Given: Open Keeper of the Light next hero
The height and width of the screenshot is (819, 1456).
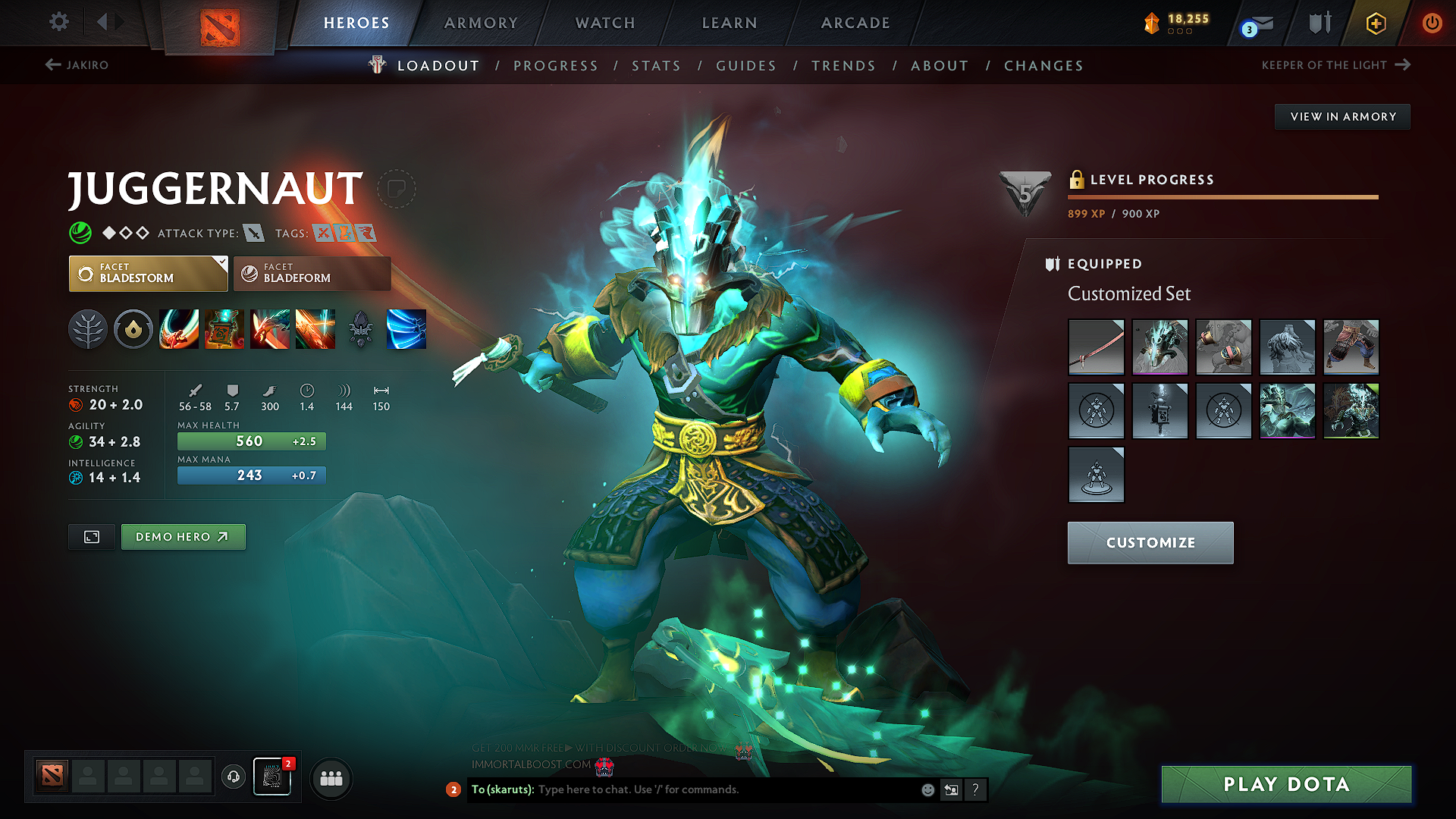Looking at the screenshot, I should pos(1335,65).
